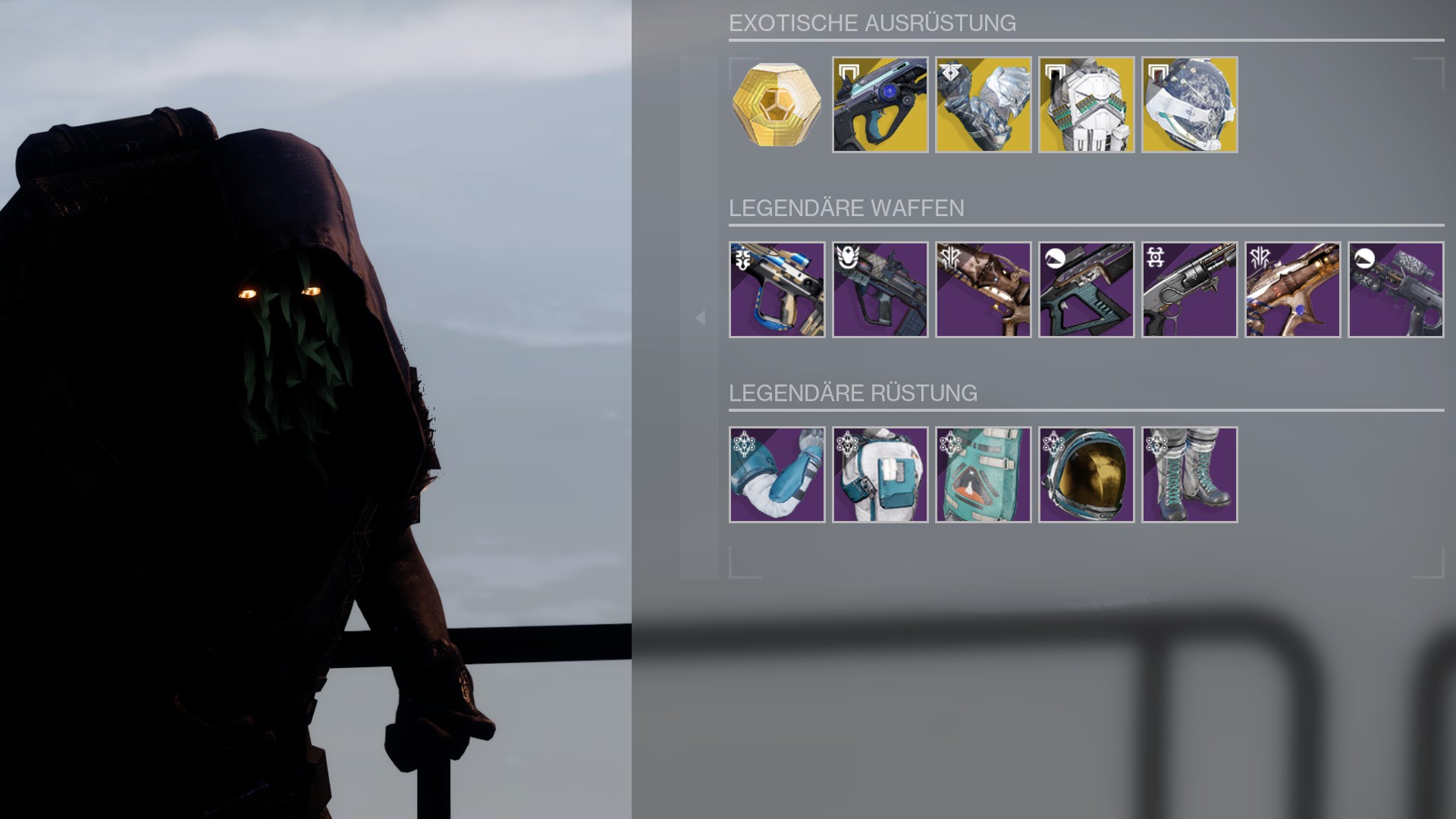Select the teal-gripped legendary submachine gun
Image resolution: width=1456 pixels, height=819 pixels.
1086,290
